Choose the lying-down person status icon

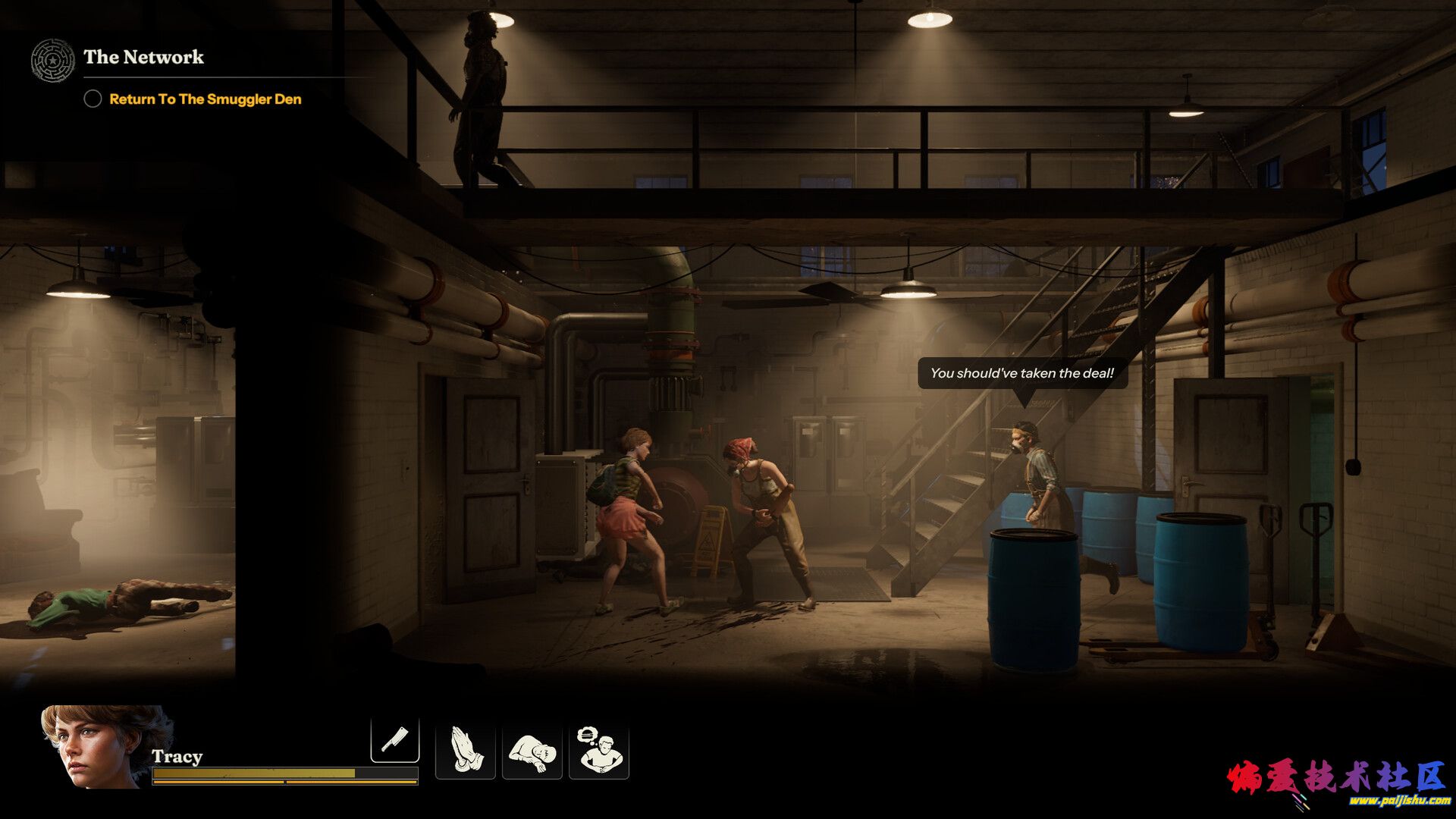(532, 750)
